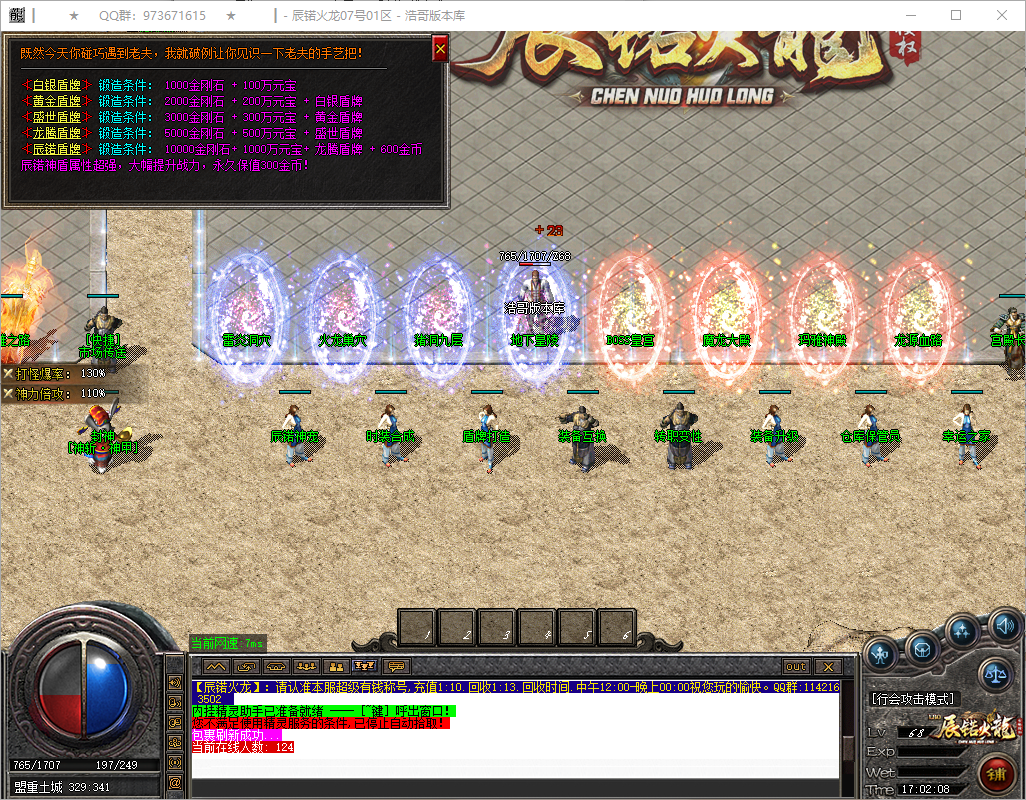This screenshot has width=1026, height=800.
Task: Close the chat panel with its X
Action: tap(827, 666)
